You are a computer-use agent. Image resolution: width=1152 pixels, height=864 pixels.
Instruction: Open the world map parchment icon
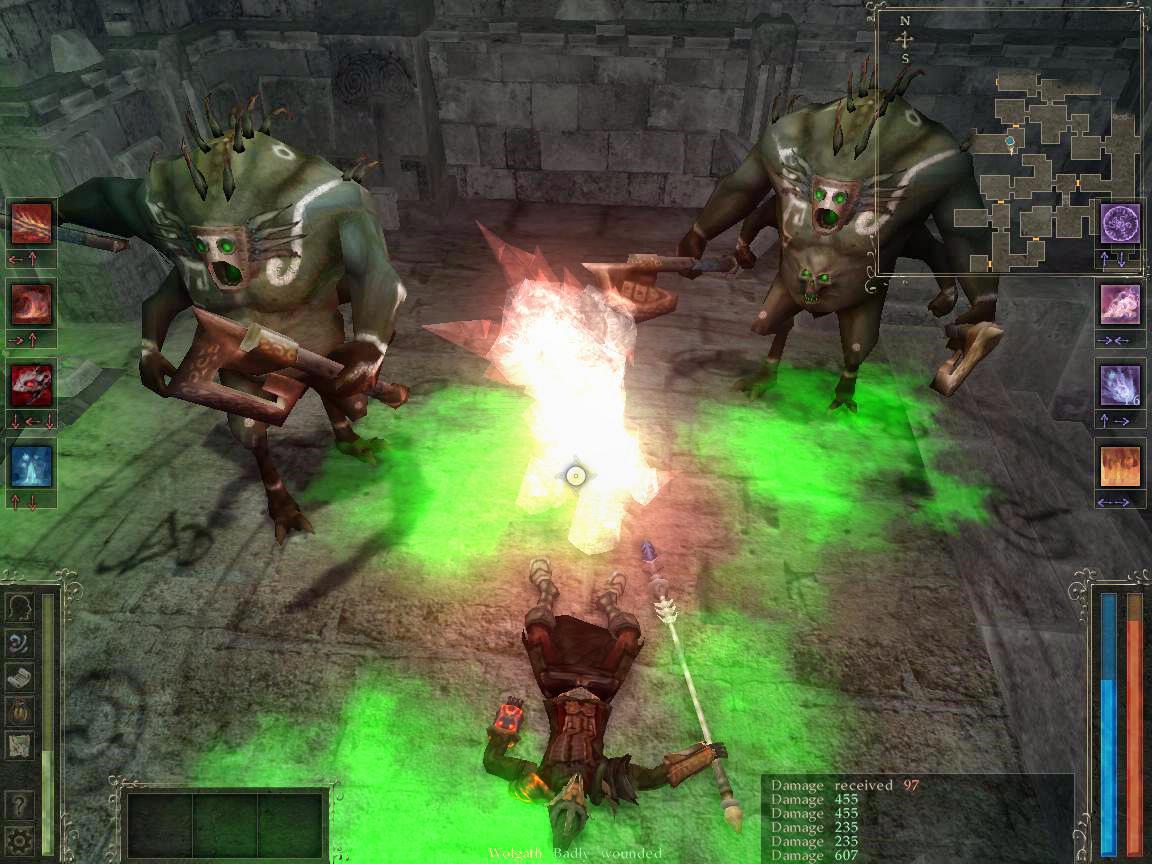pos(19,746)
